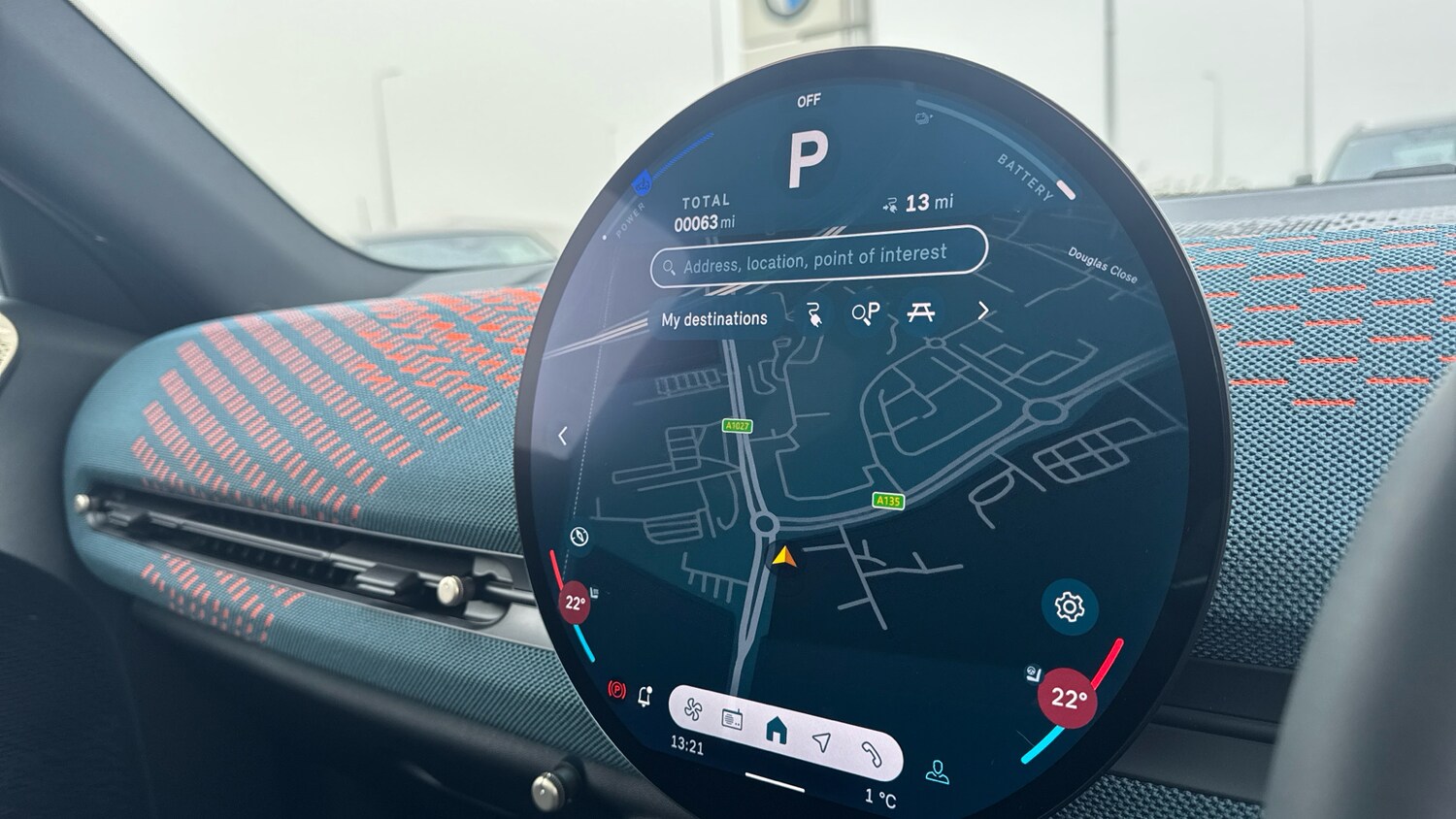Open navigation with the arrow icon
The height and width of the screenshot is (819, 1456).
822,741
